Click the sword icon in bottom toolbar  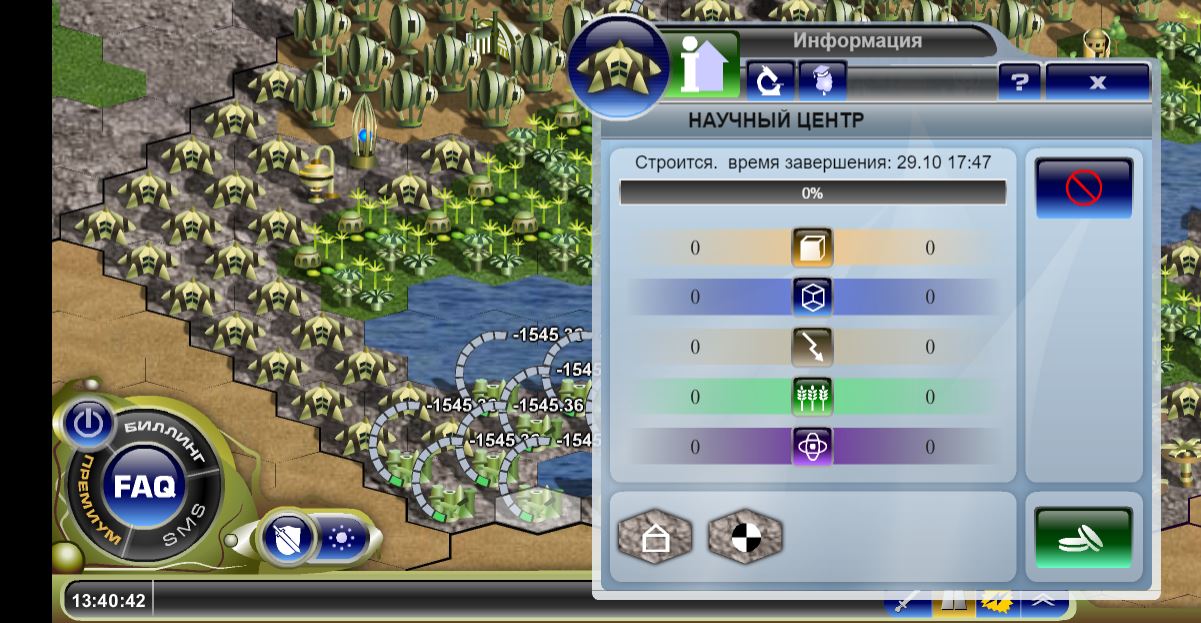(x=907, y=602)
